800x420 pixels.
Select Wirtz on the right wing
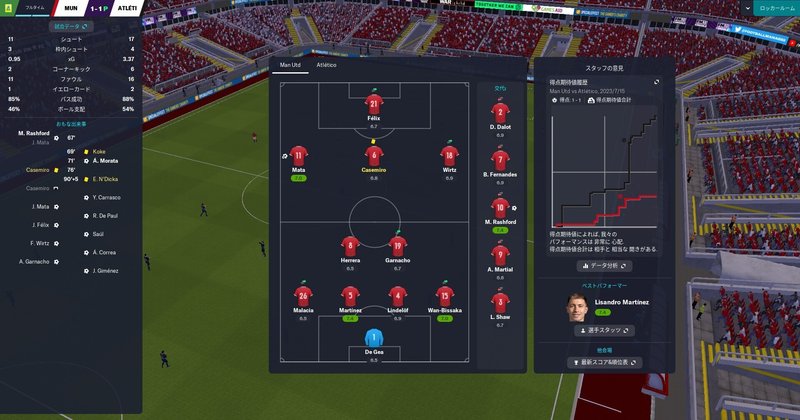coord(449,156)
